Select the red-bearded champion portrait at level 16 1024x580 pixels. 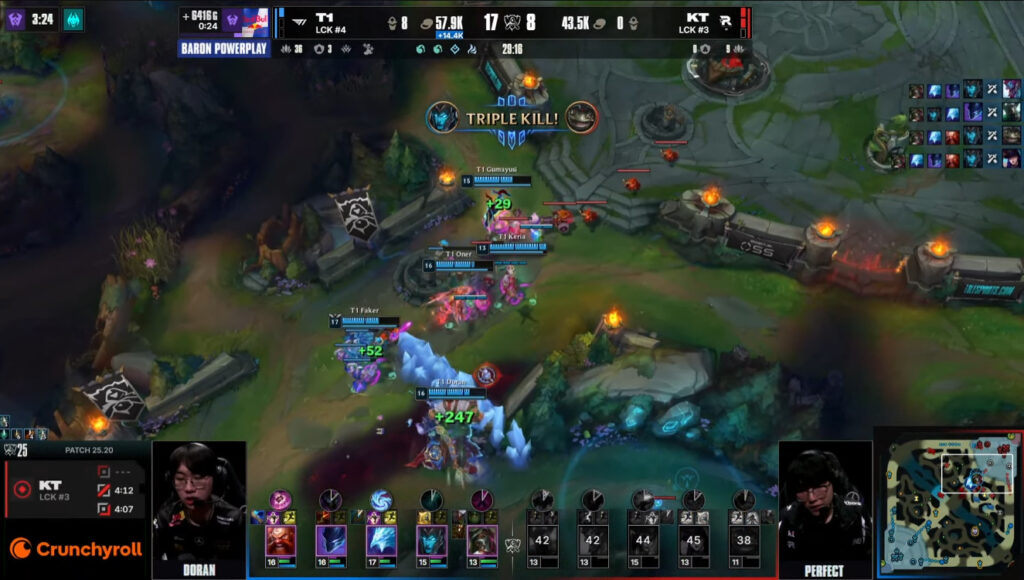pyautogui.click(x=280, y=540)
